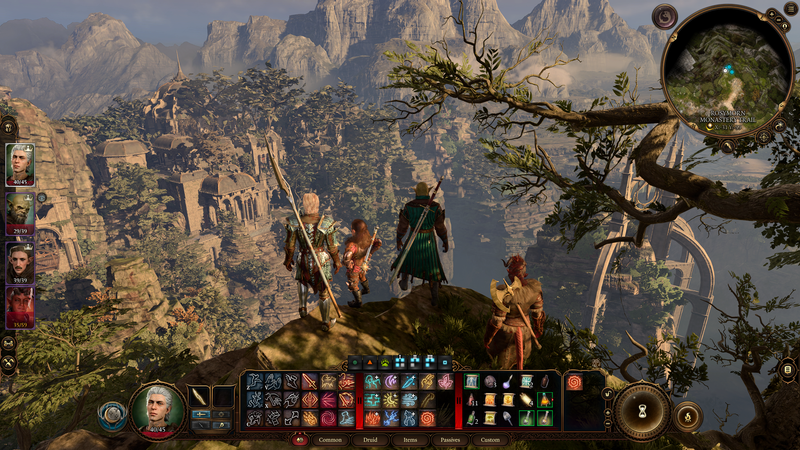
Task: Select the main-hand melee weapon slot
Action: click(x=200, y=396)
